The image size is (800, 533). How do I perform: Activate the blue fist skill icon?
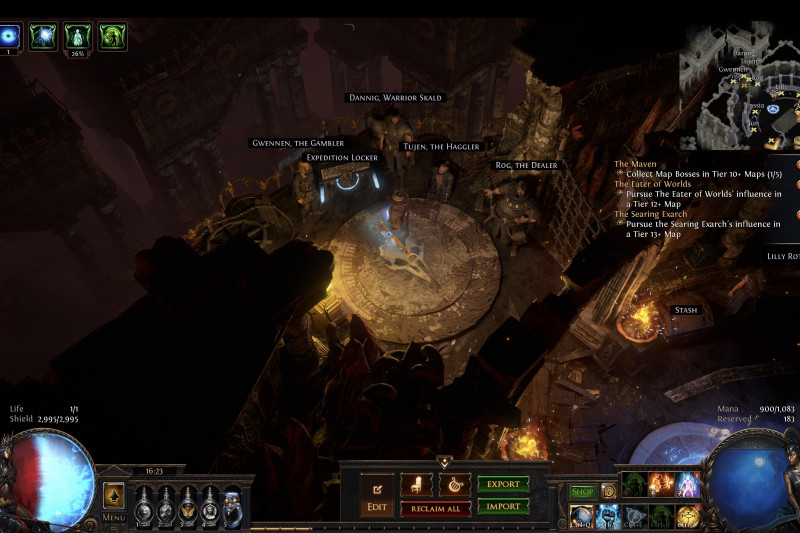pos(610,515)
